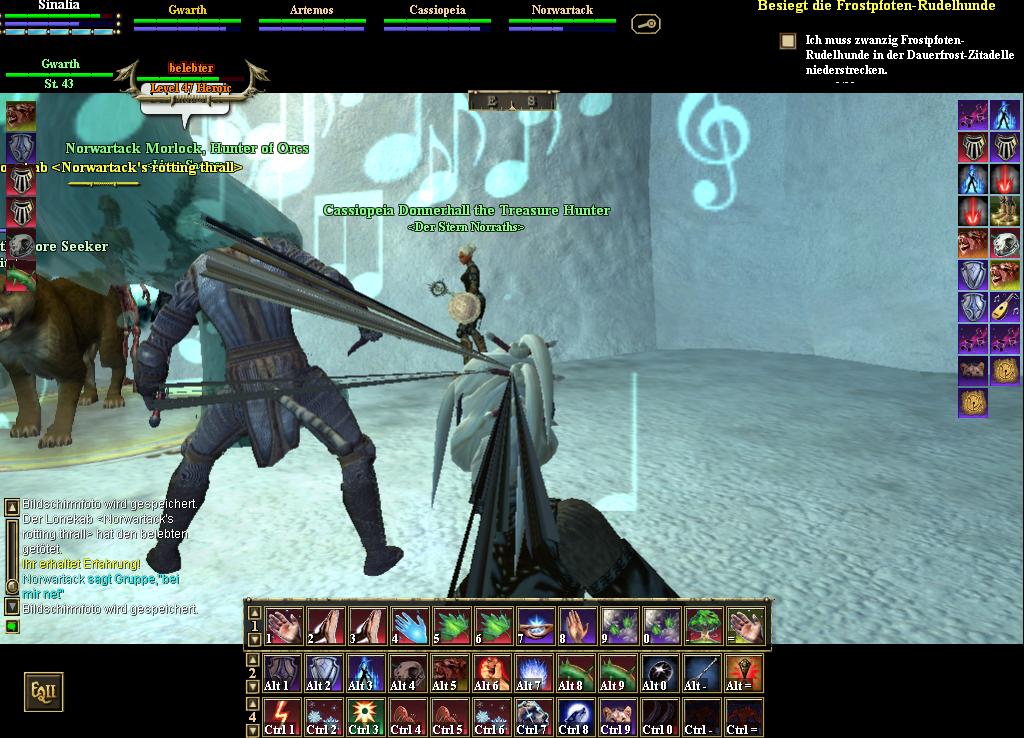1024x738 pixels.
Task: Use the green leaf ability in slot 5
Action: click(452, 626)
